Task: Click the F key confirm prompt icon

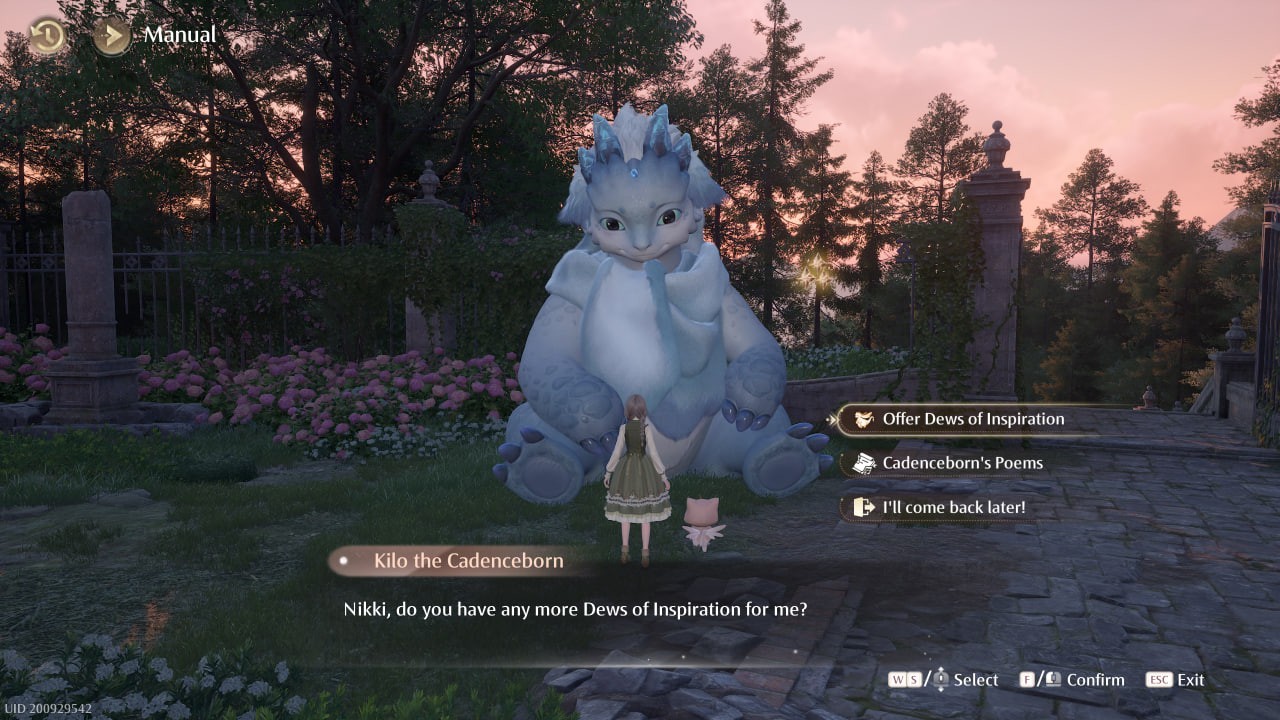Action: click(1025, 678)
